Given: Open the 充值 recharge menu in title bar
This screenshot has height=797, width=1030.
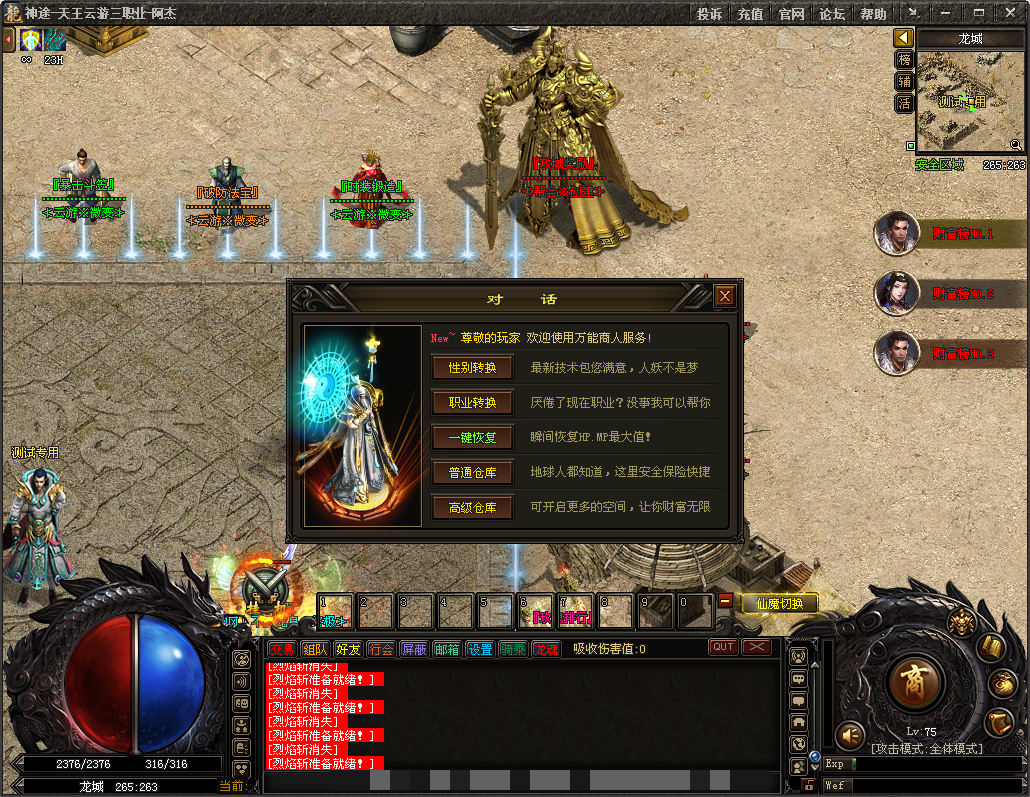Looking at the screenshot, I should pos(750,14).
